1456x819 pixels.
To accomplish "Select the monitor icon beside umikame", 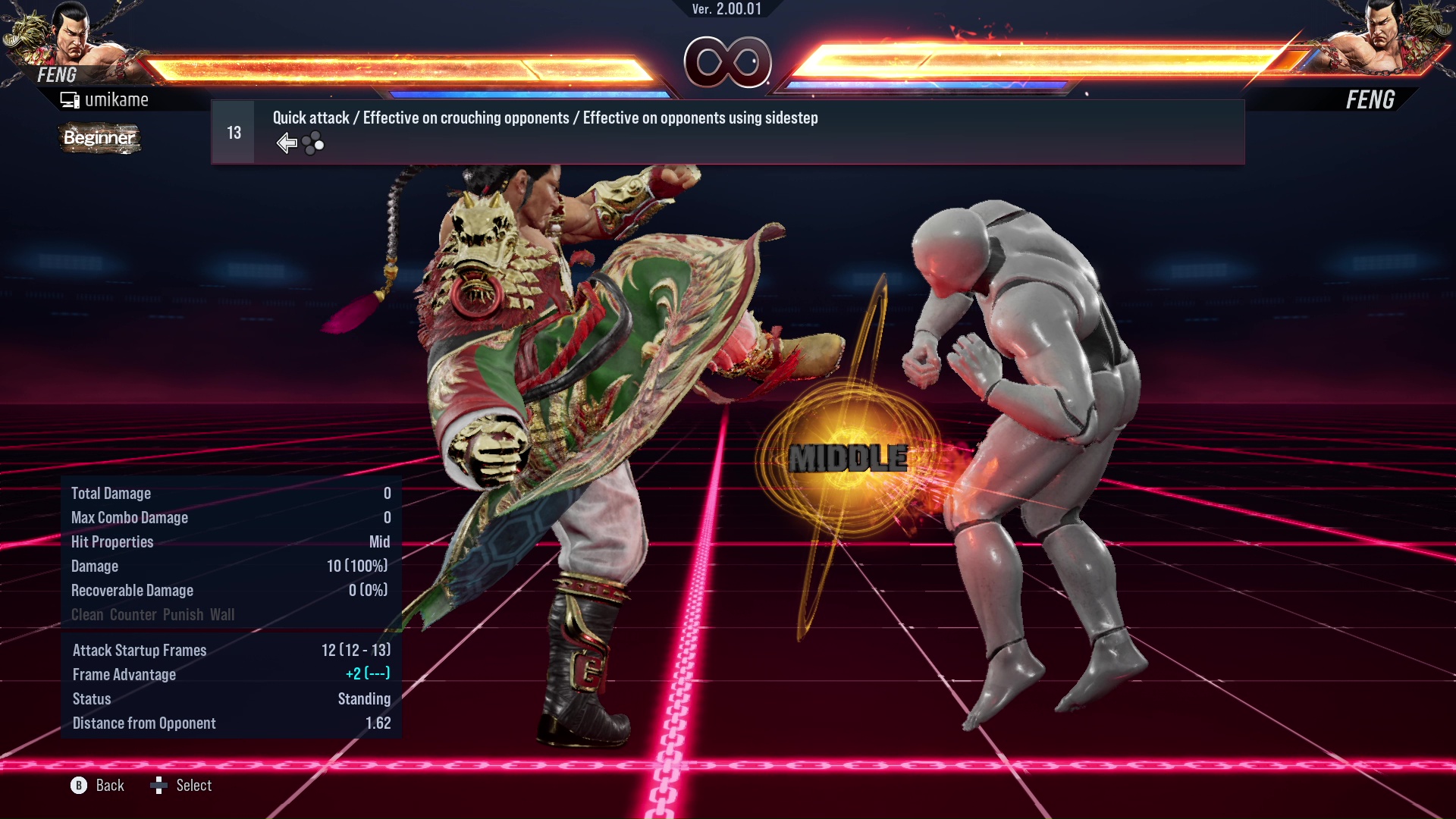I will click(69, 99).
